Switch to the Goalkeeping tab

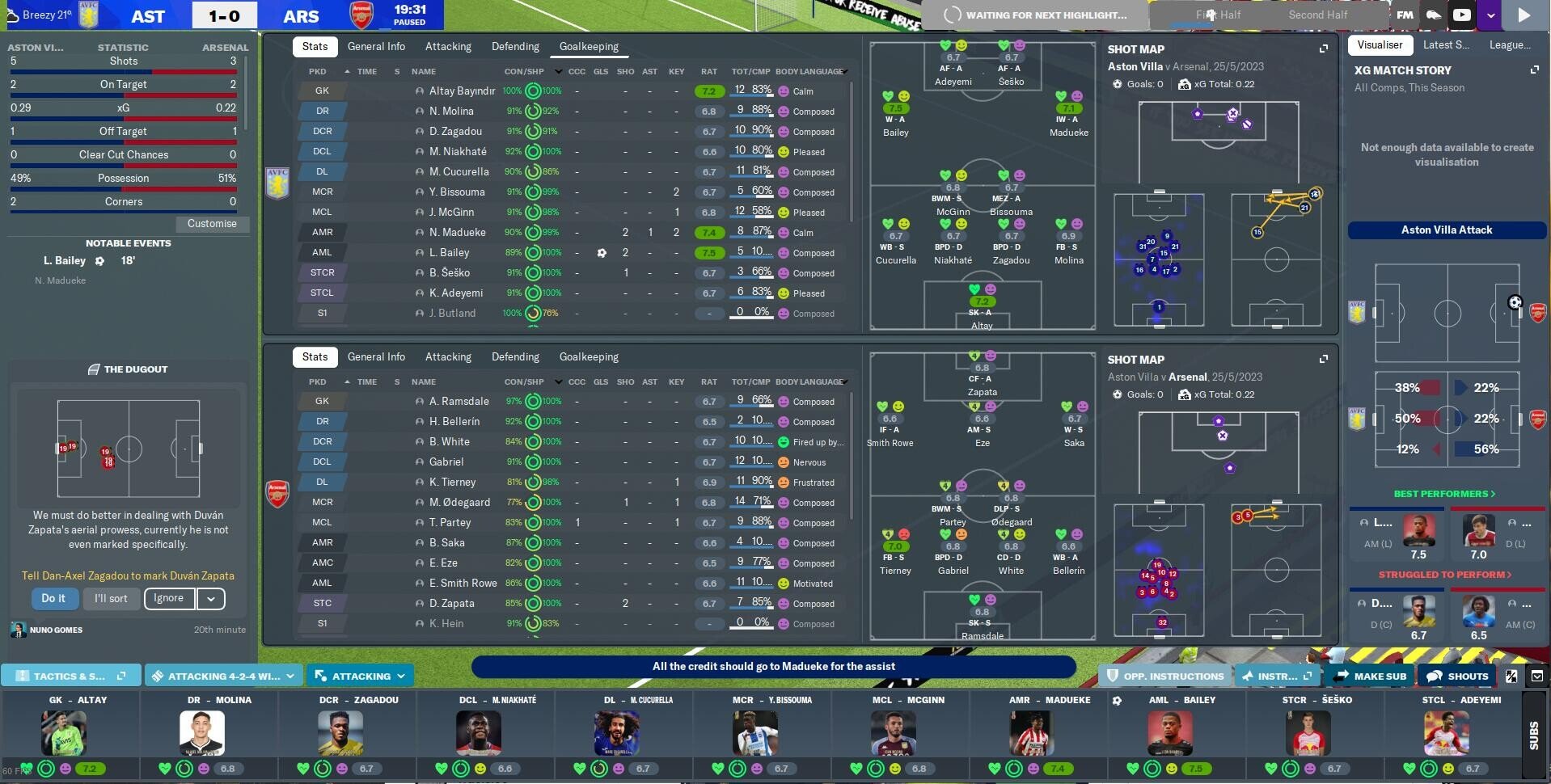point(588,46)
